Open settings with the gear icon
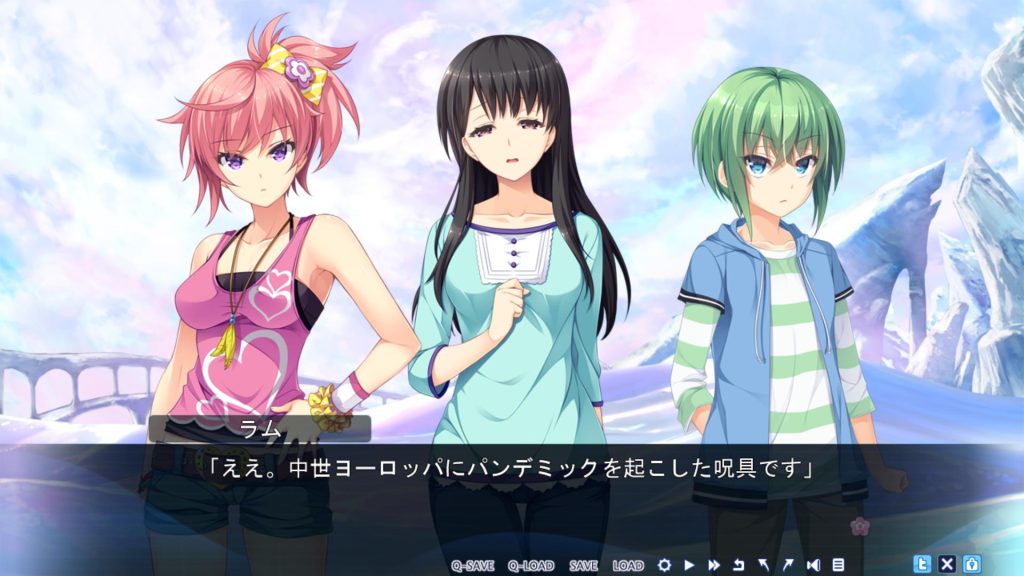1024x576 pixels. (x=664, y=565)
